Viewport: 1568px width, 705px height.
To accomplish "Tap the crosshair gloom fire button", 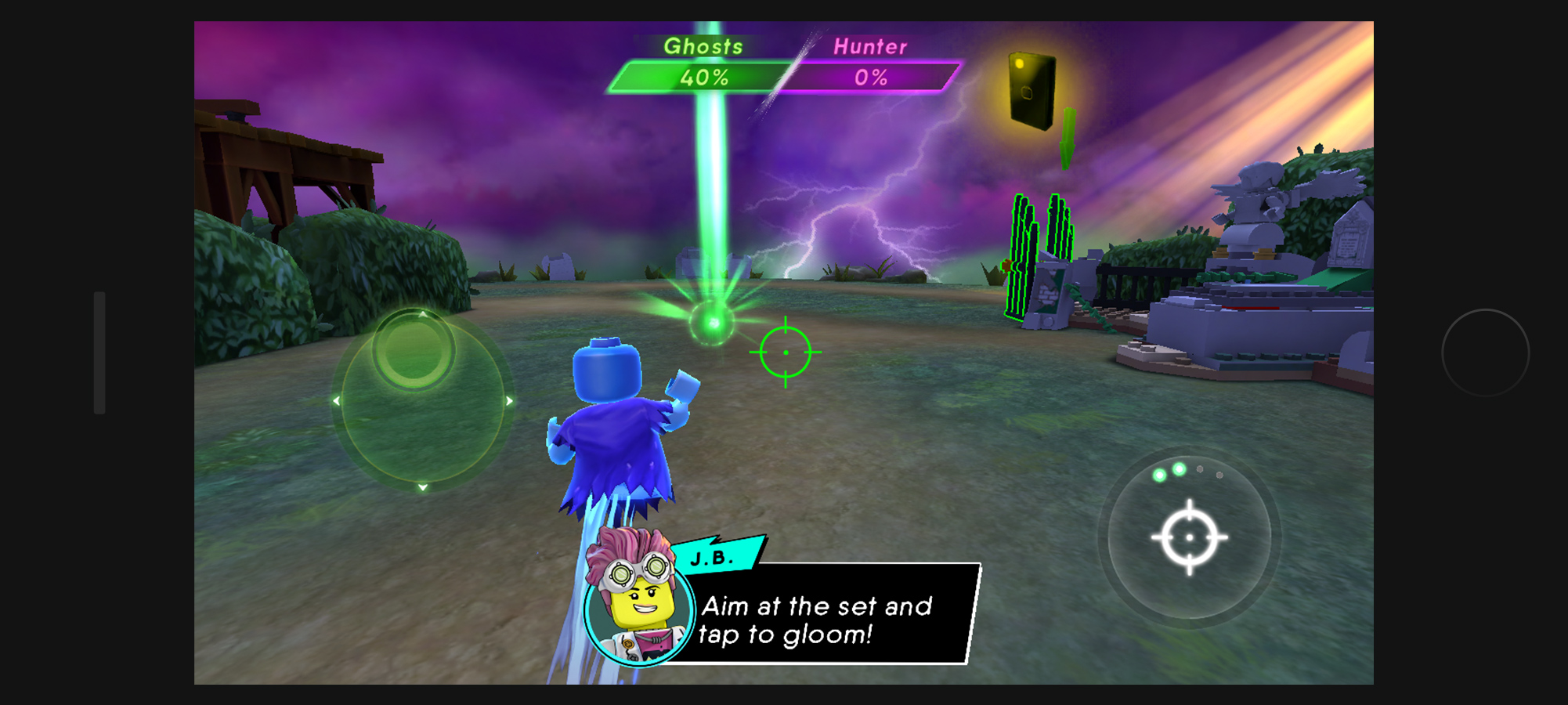I will (1189, 537).
